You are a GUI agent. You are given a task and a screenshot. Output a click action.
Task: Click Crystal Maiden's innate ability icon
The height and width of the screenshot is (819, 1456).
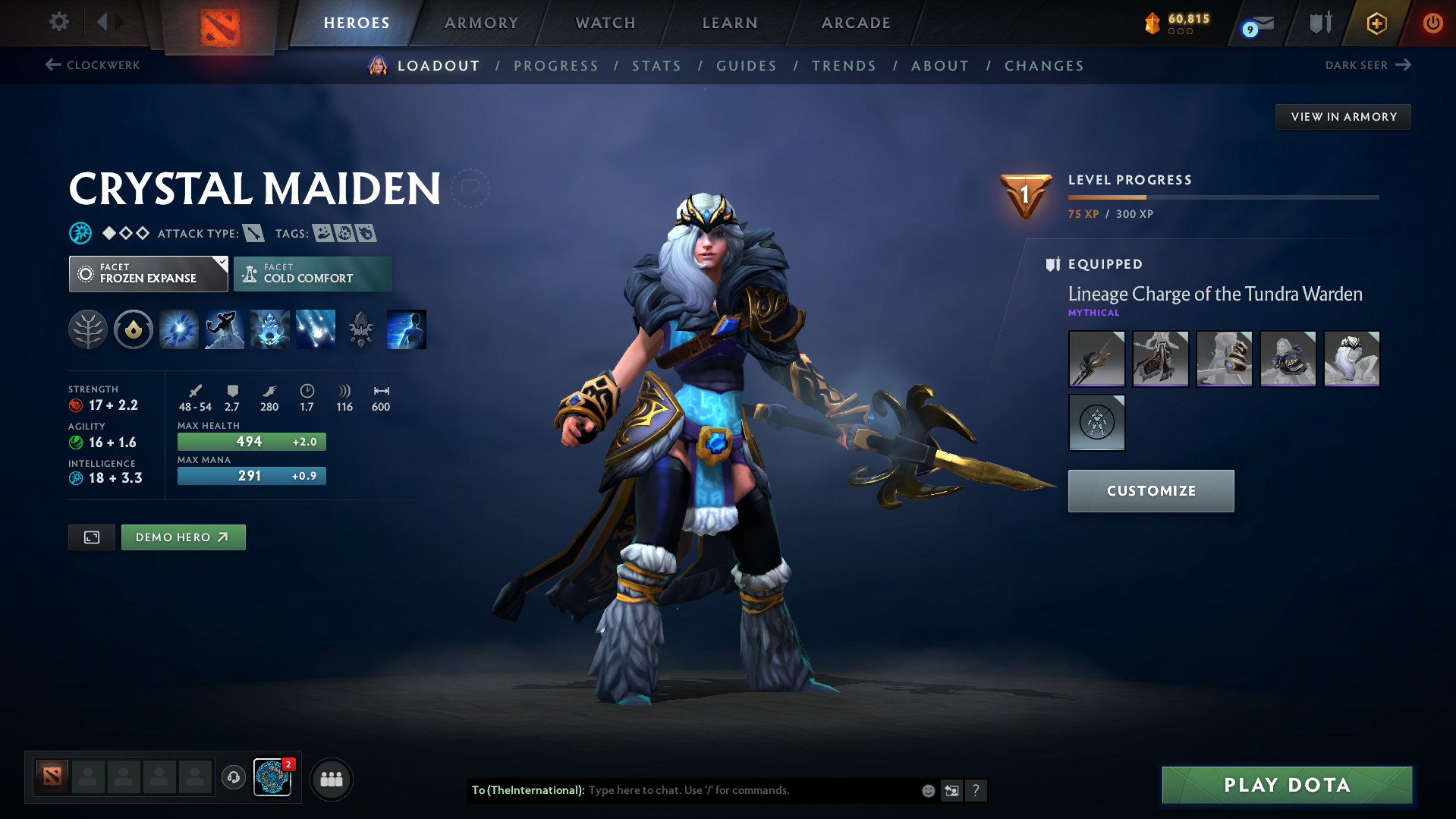coord(133,329)
